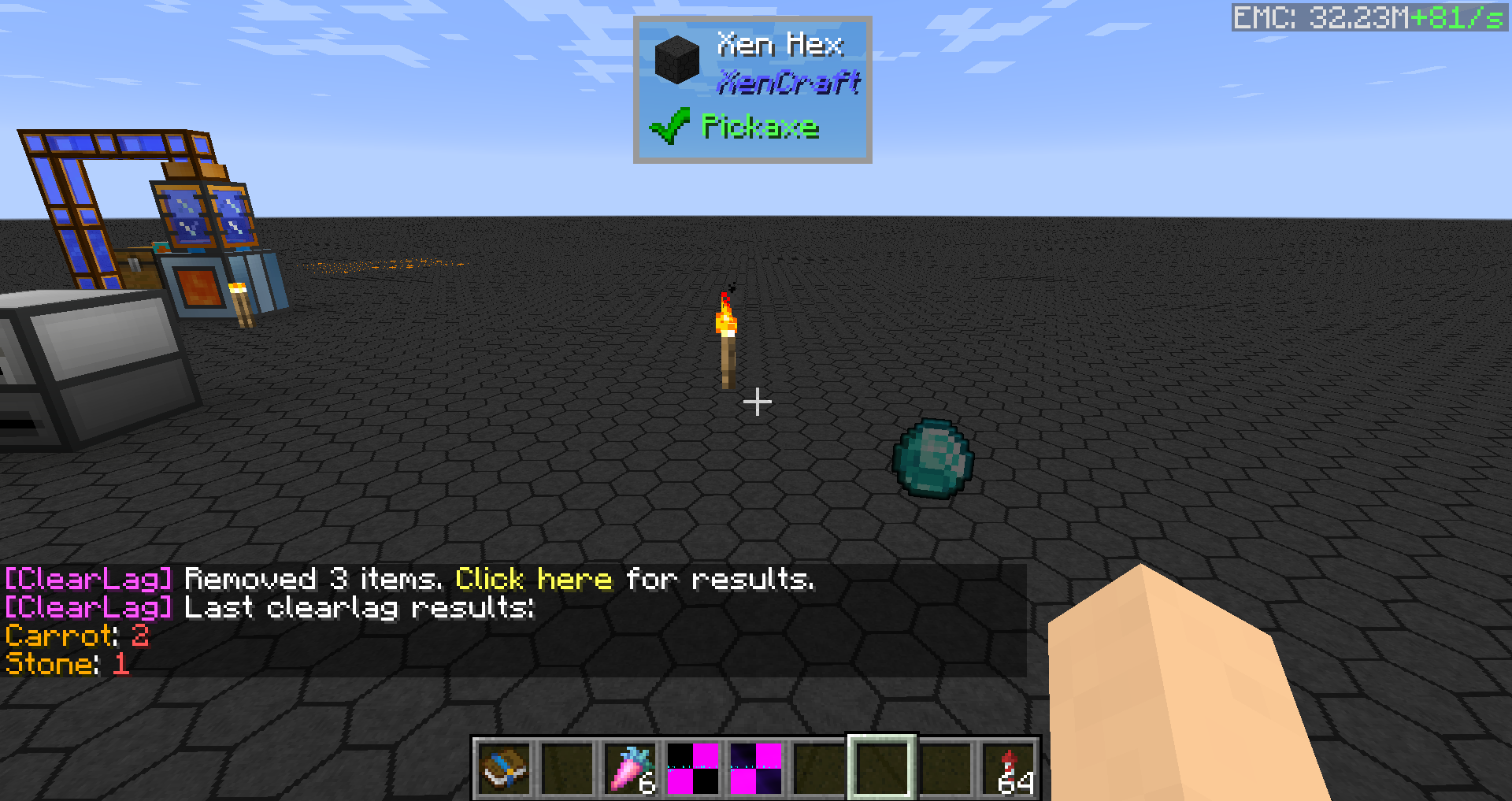Select the book in the hotbar

click(504, 768)
